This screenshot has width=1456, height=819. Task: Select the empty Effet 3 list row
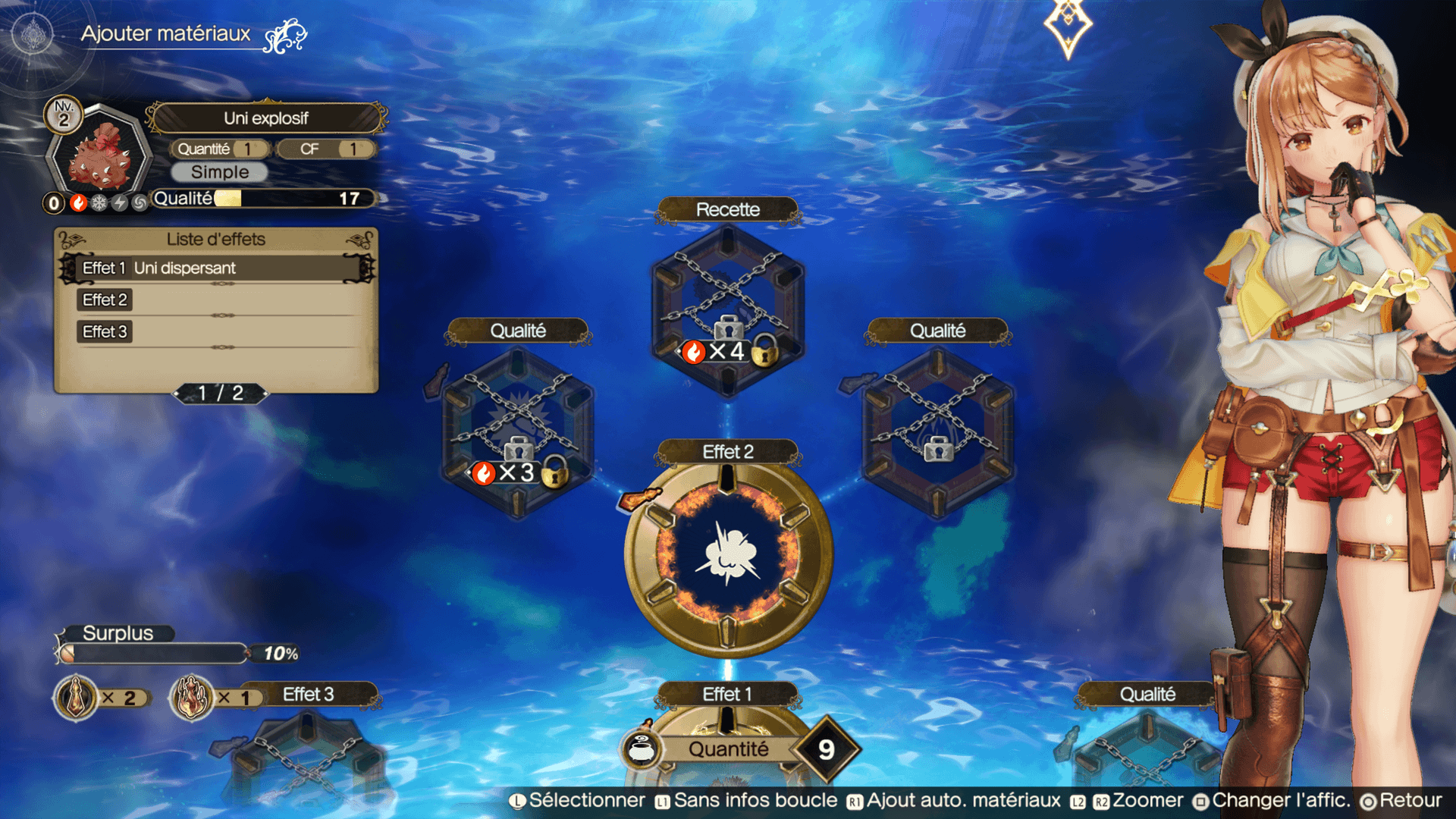click(217, 332)
